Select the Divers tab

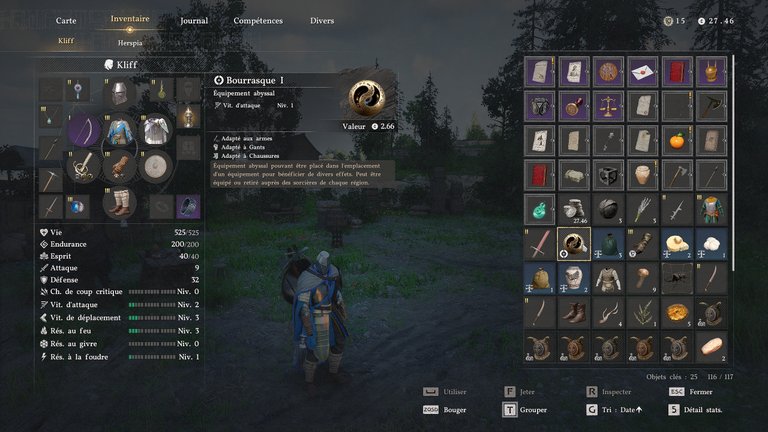pos(322,20)
